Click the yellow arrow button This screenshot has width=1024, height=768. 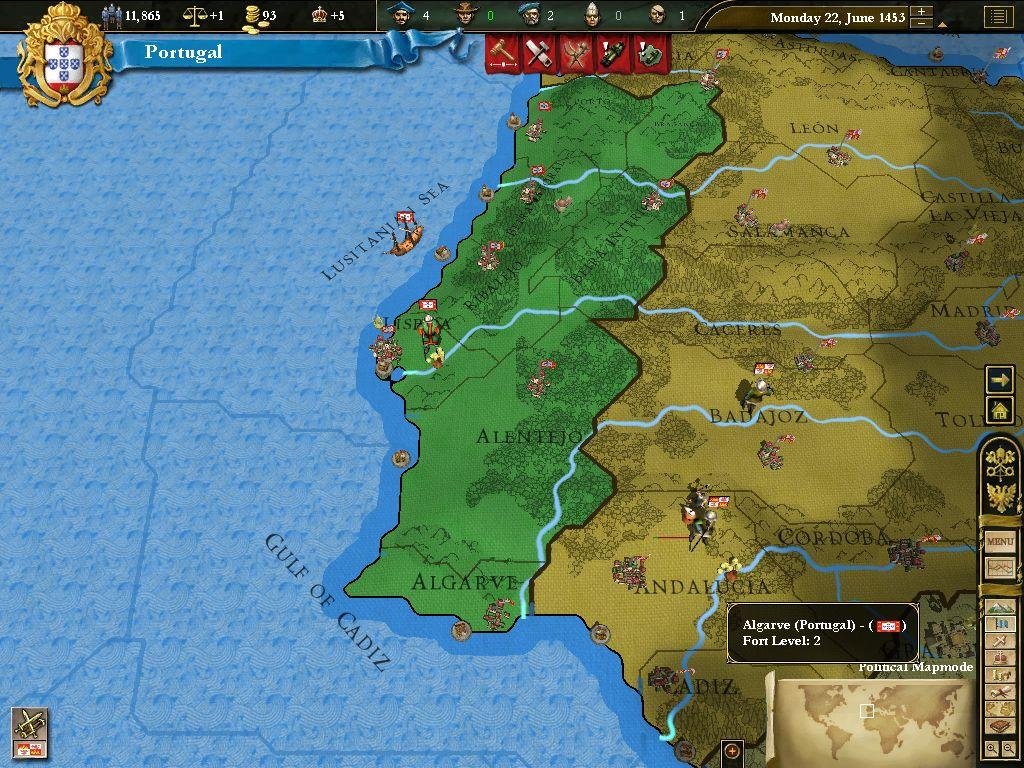coord(999,380)
